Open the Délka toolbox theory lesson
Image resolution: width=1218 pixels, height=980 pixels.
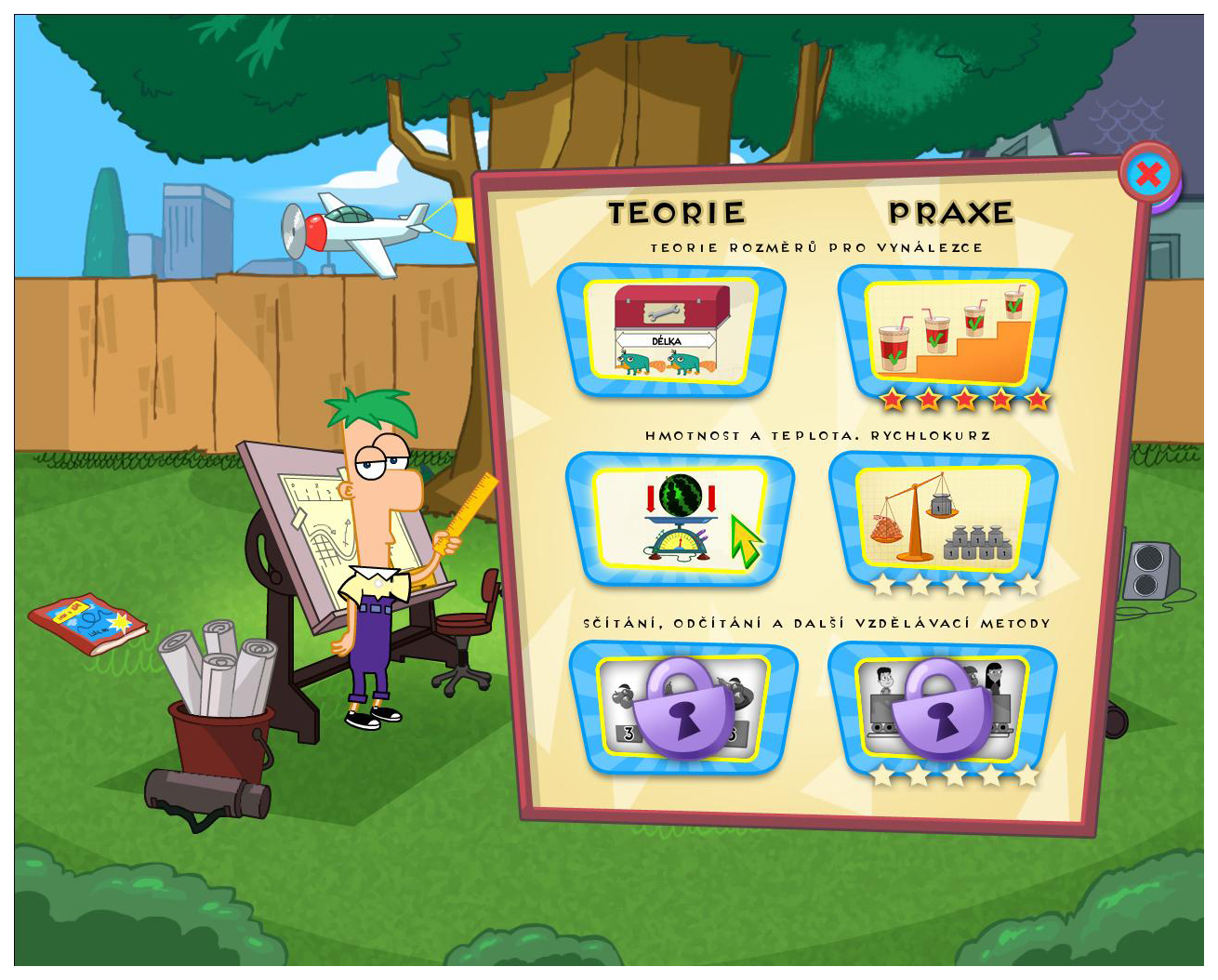click(671, 330)
